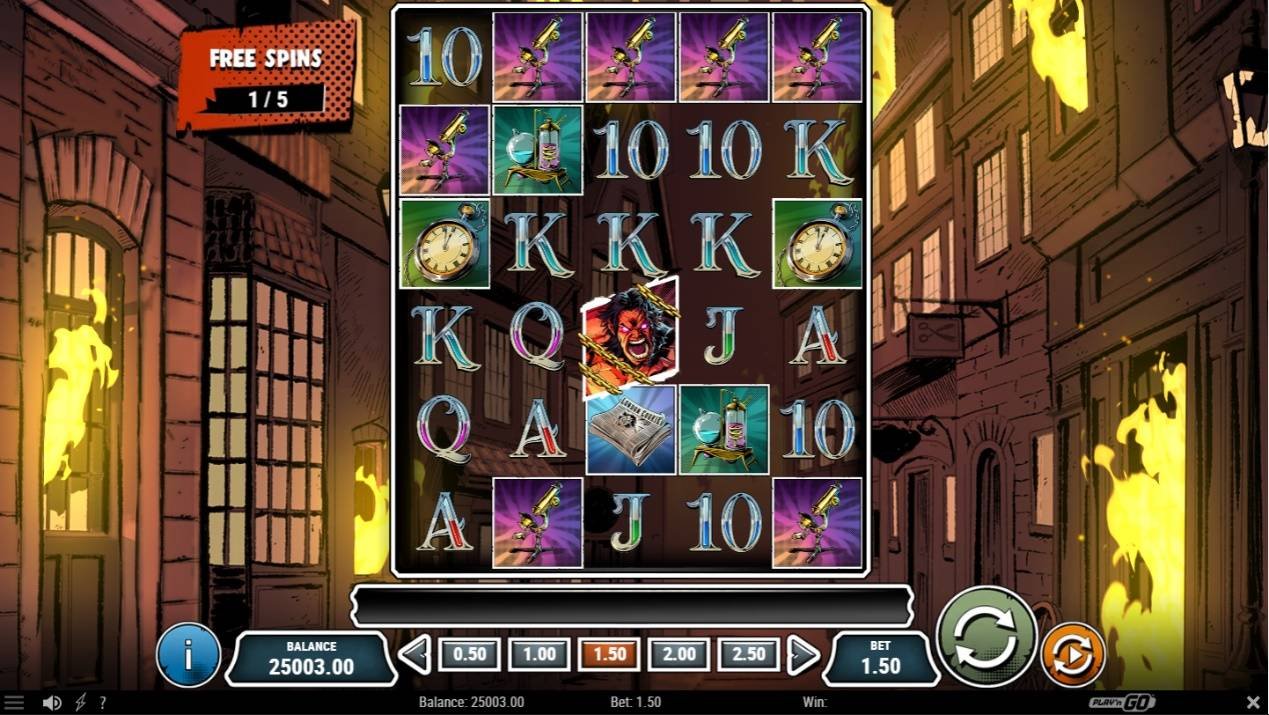The height and width of the screenshot is (715, 1269).
Task: Spin the reels with the green button
Action: (x=986, y=637)
